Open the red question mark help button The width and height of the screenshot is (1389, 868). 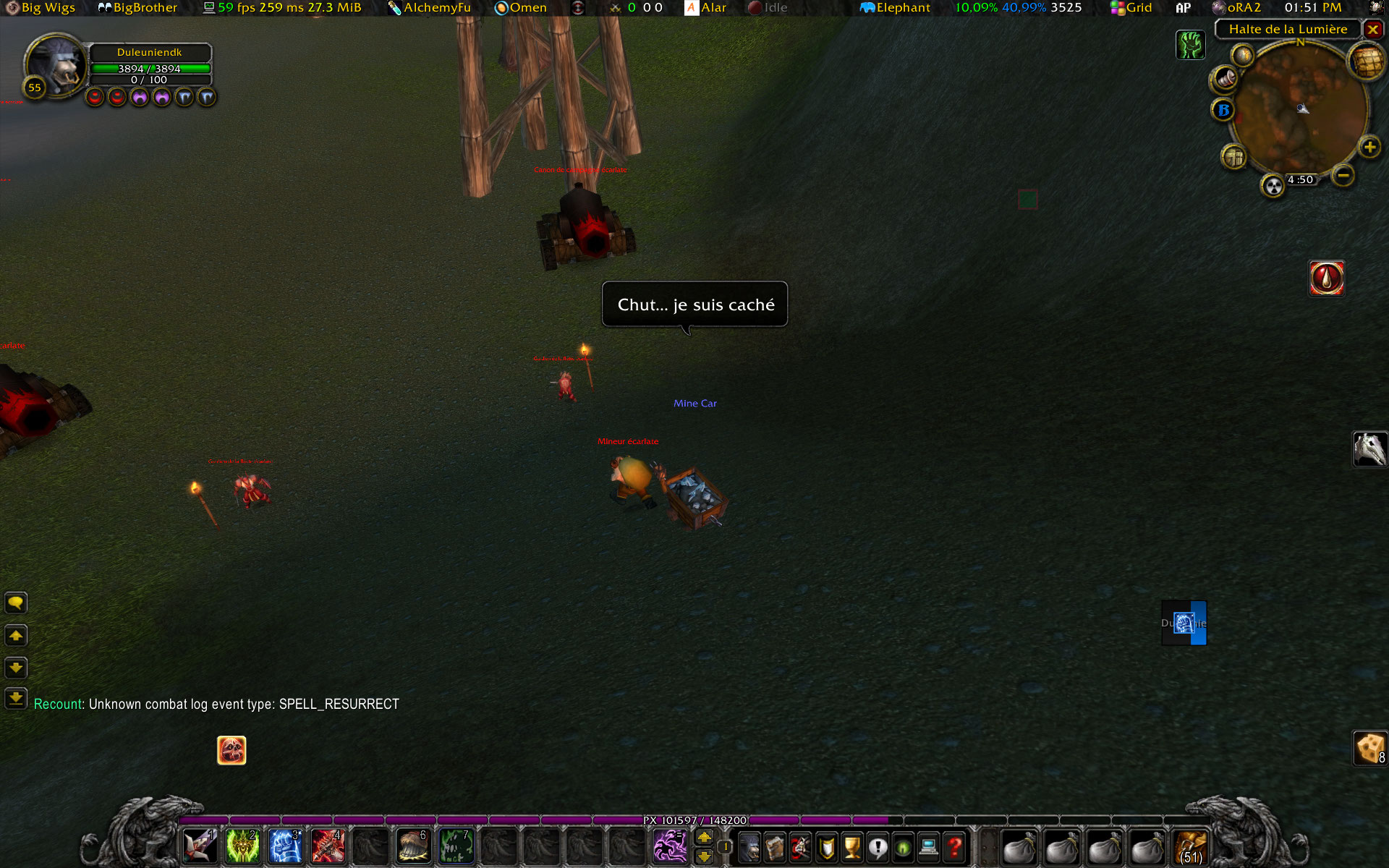pyautogui.click(x=955, y=846)
